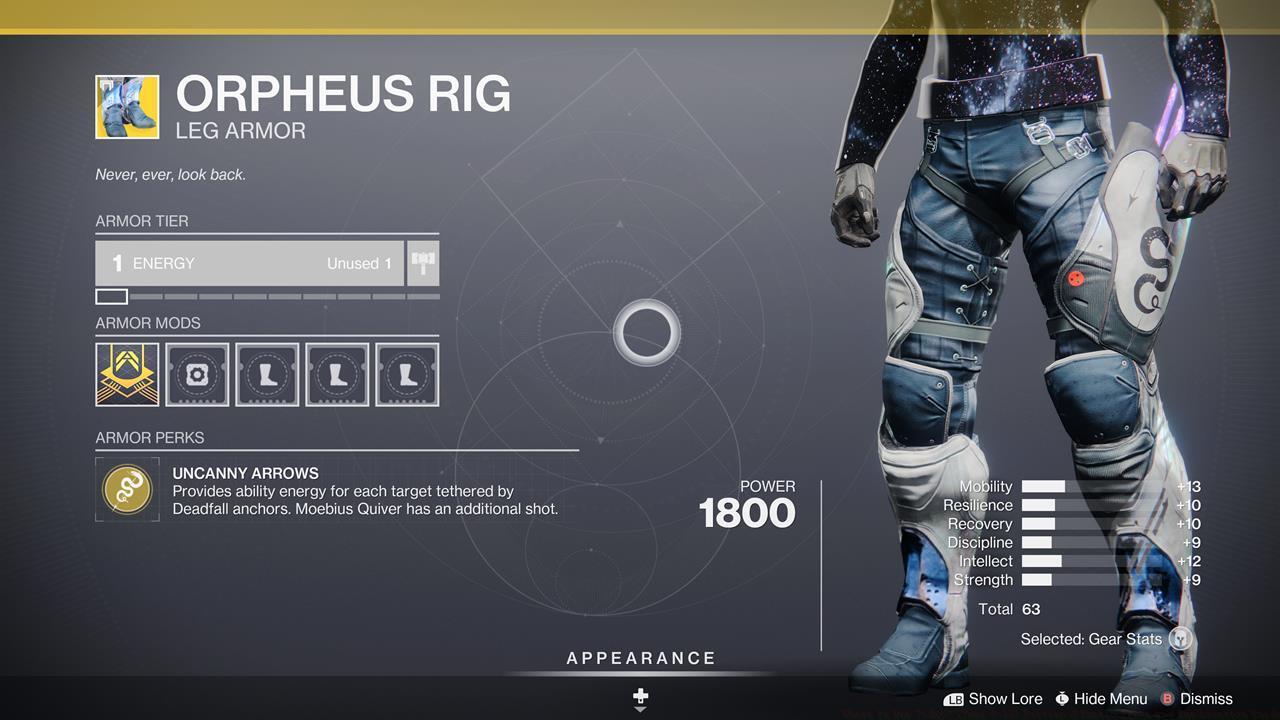Click the plus expander below Appearance
The image size is (1280, 720).
point(640,696)
